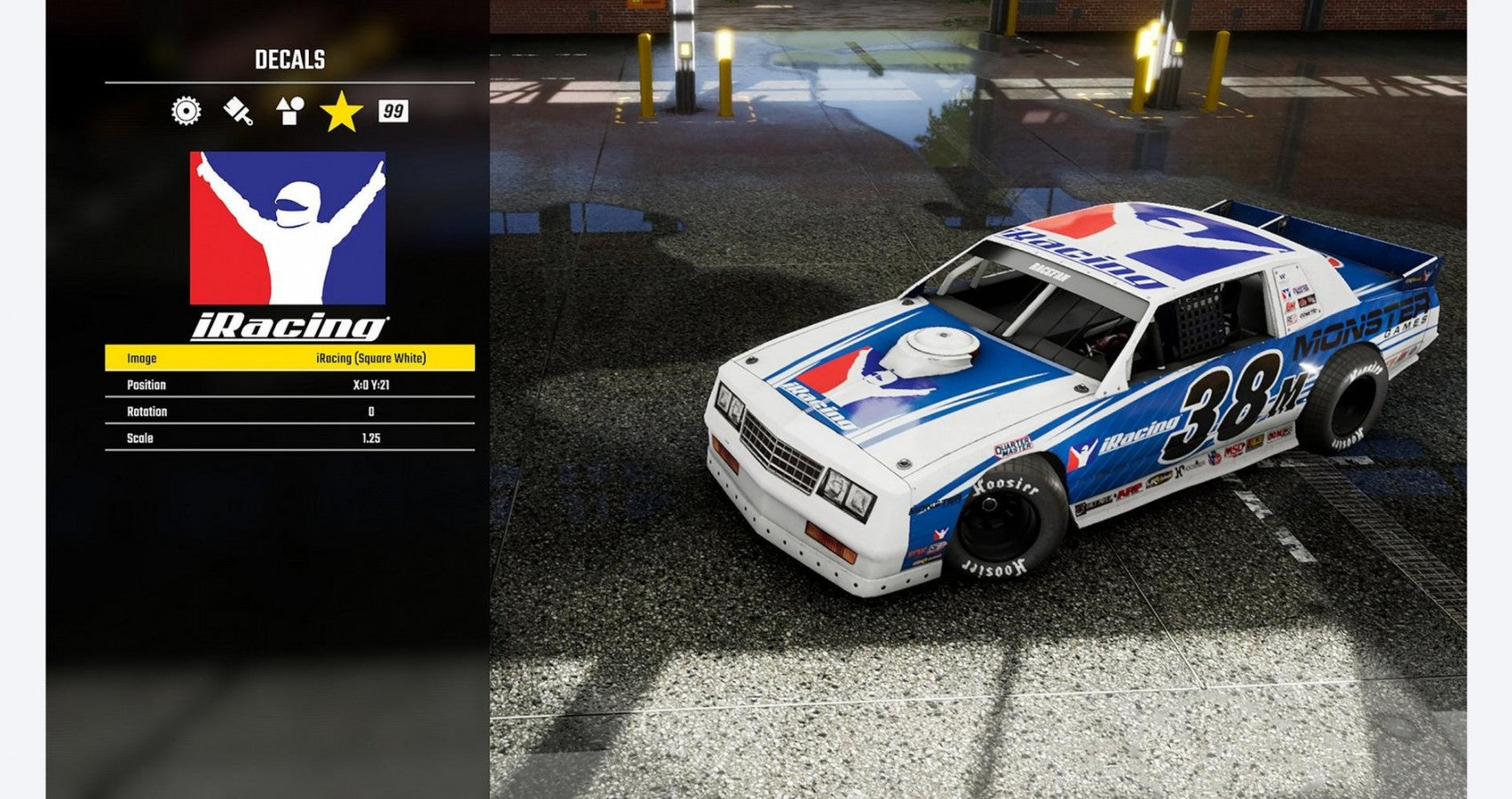Viewport: 1512px width, 799px height.
Task: Open the paint brush tab
Action: [238, 111]
